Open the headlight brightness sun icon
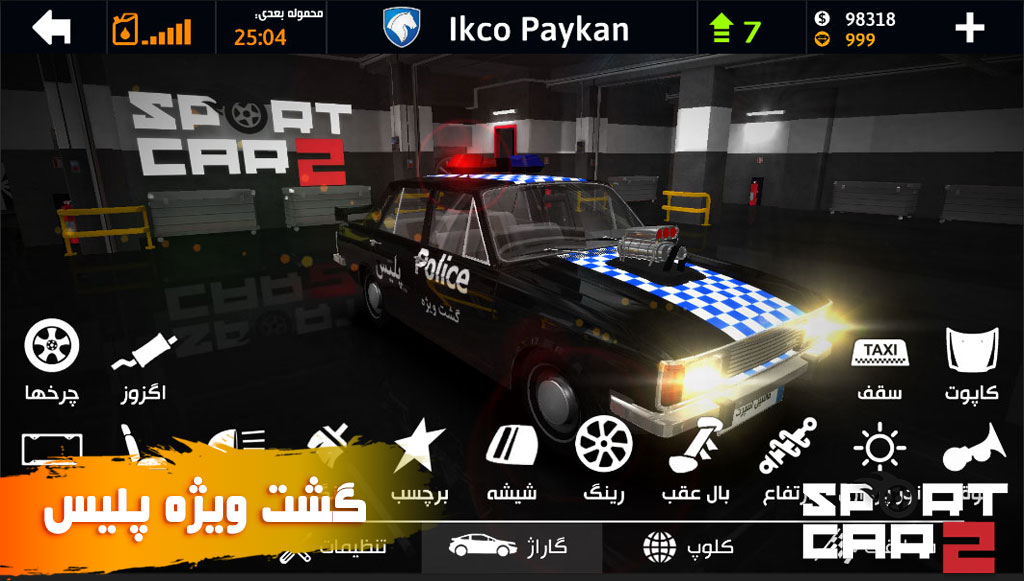 tap(880, 448)
